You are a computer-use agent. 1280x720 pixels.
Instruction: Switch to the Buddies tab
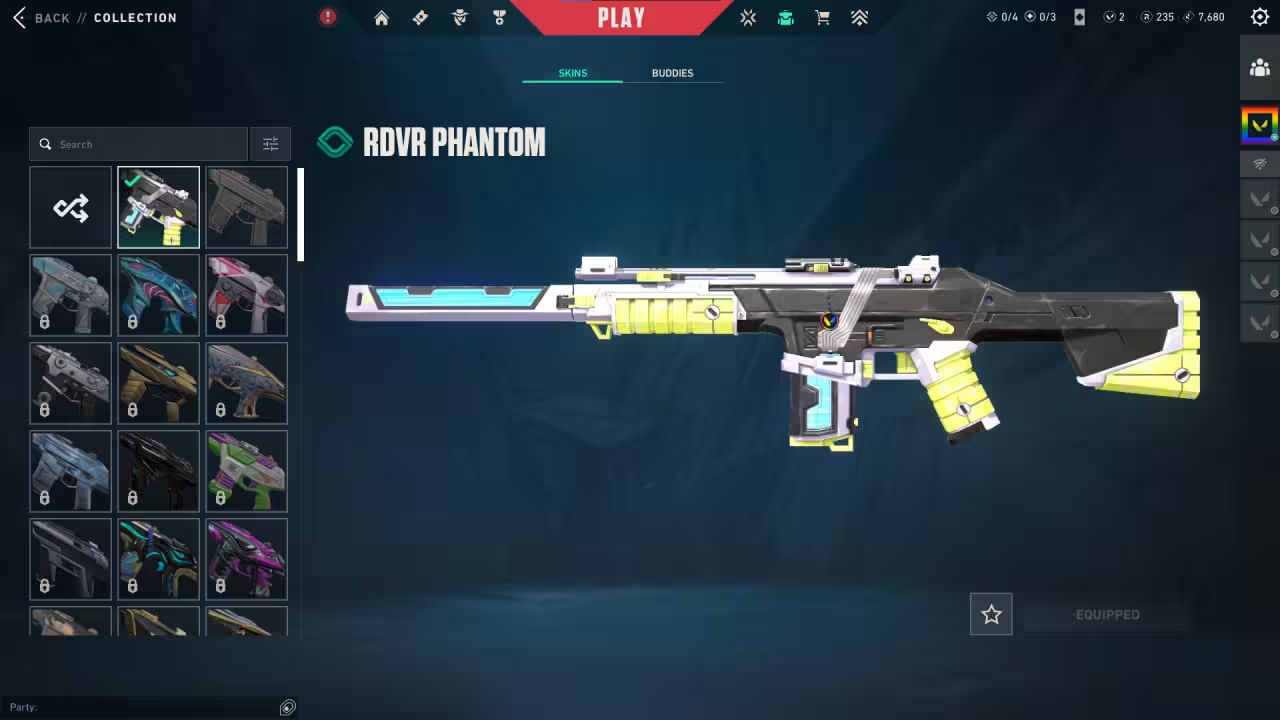click(x=672, y=73)
